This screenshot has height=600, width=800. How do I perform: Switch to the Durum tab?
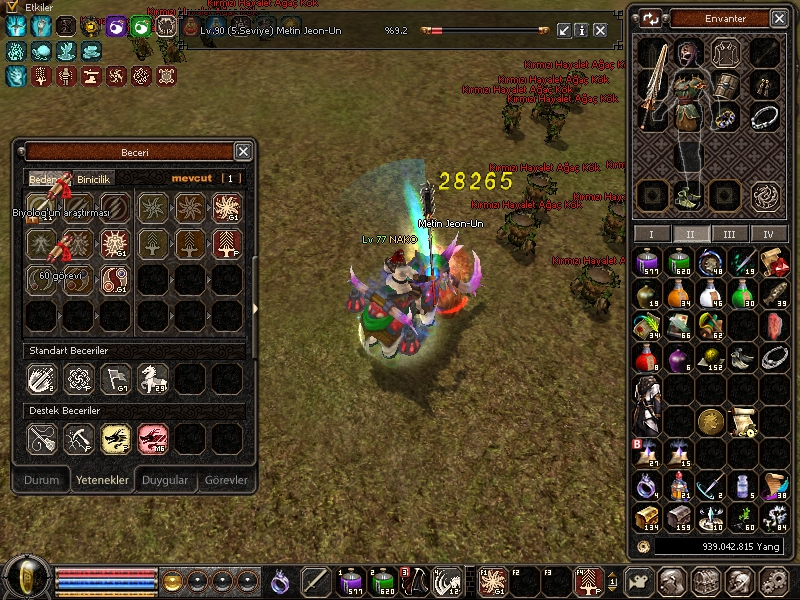(x=42, y=480)
